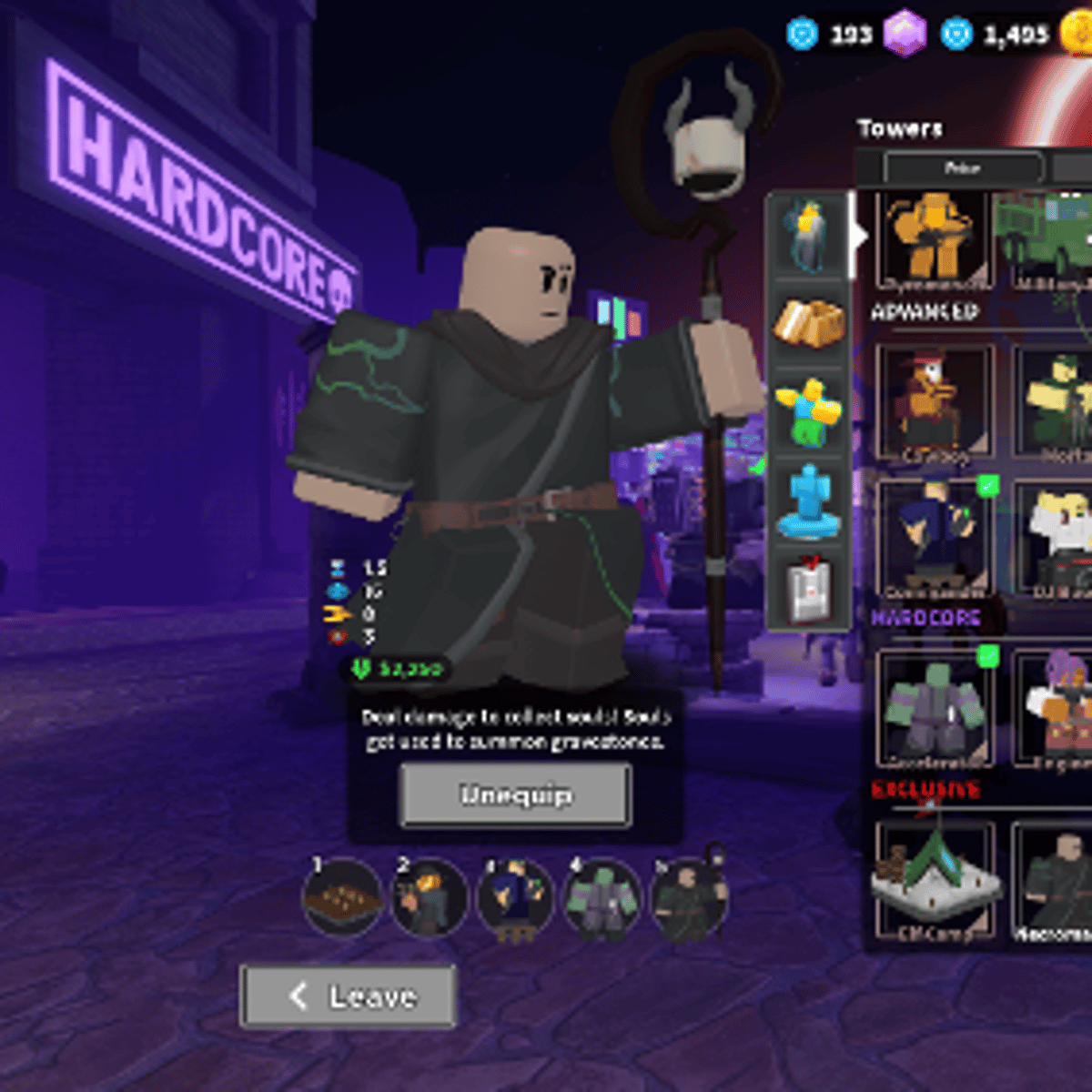Screen dimensions: 1092x1092
Task: Open the towers category in the sidebar
Action: tap(809, 234)
